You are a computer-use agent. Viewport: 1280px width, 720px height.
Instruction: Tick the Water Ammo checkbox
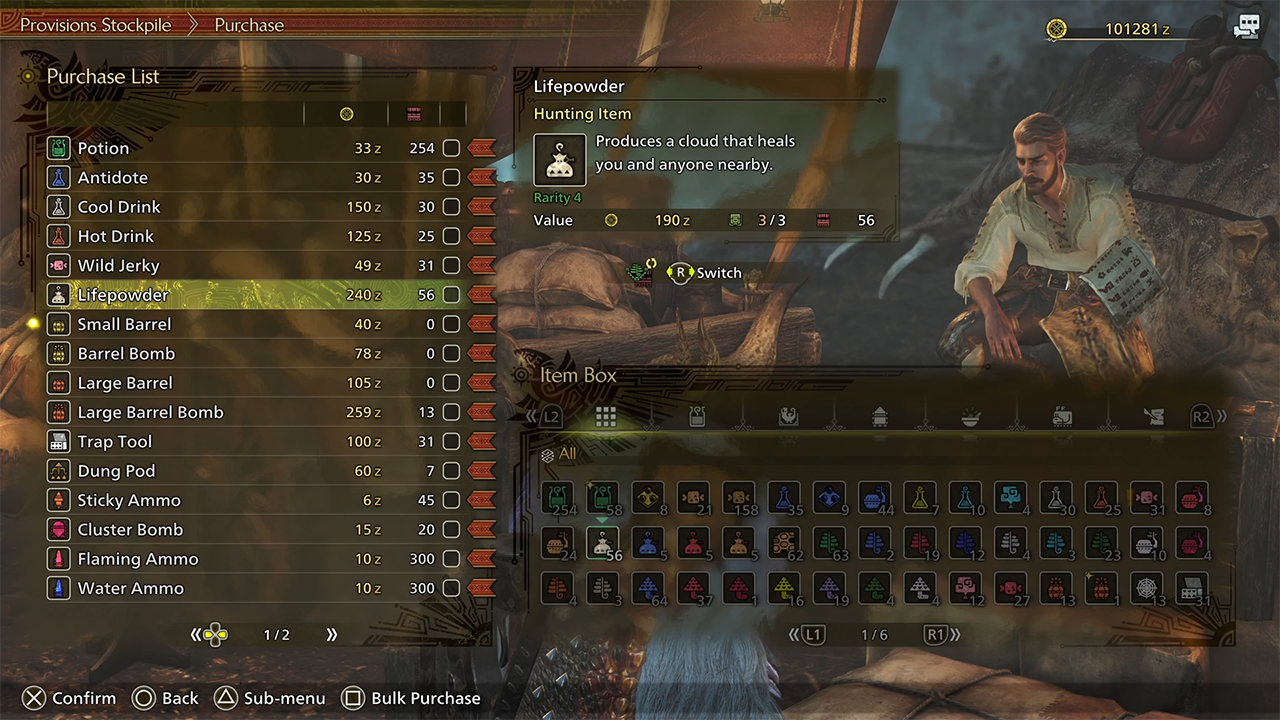pos(451,588)
